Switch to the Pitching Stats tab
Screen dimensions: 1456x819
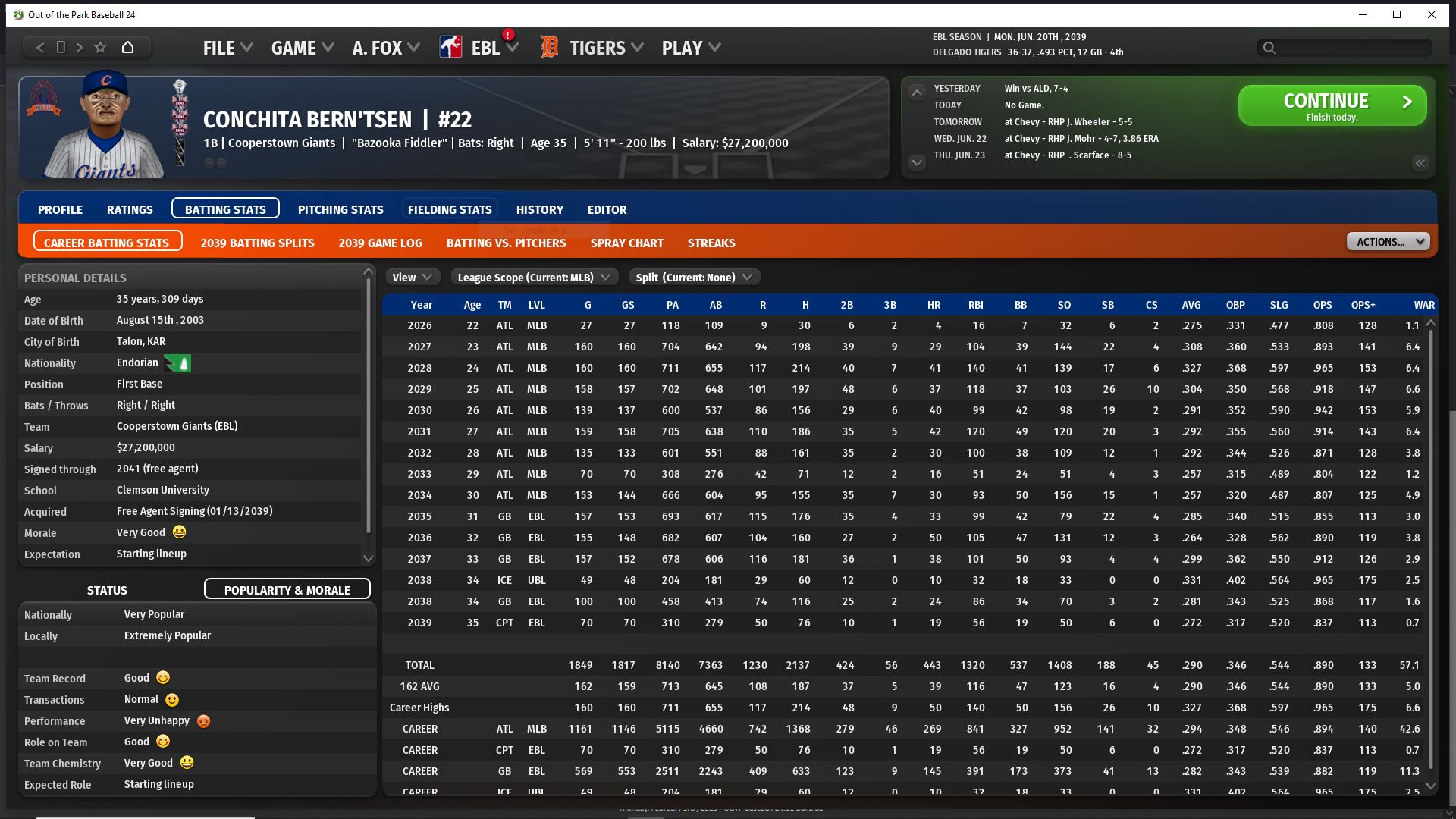[x=340, y=209]
